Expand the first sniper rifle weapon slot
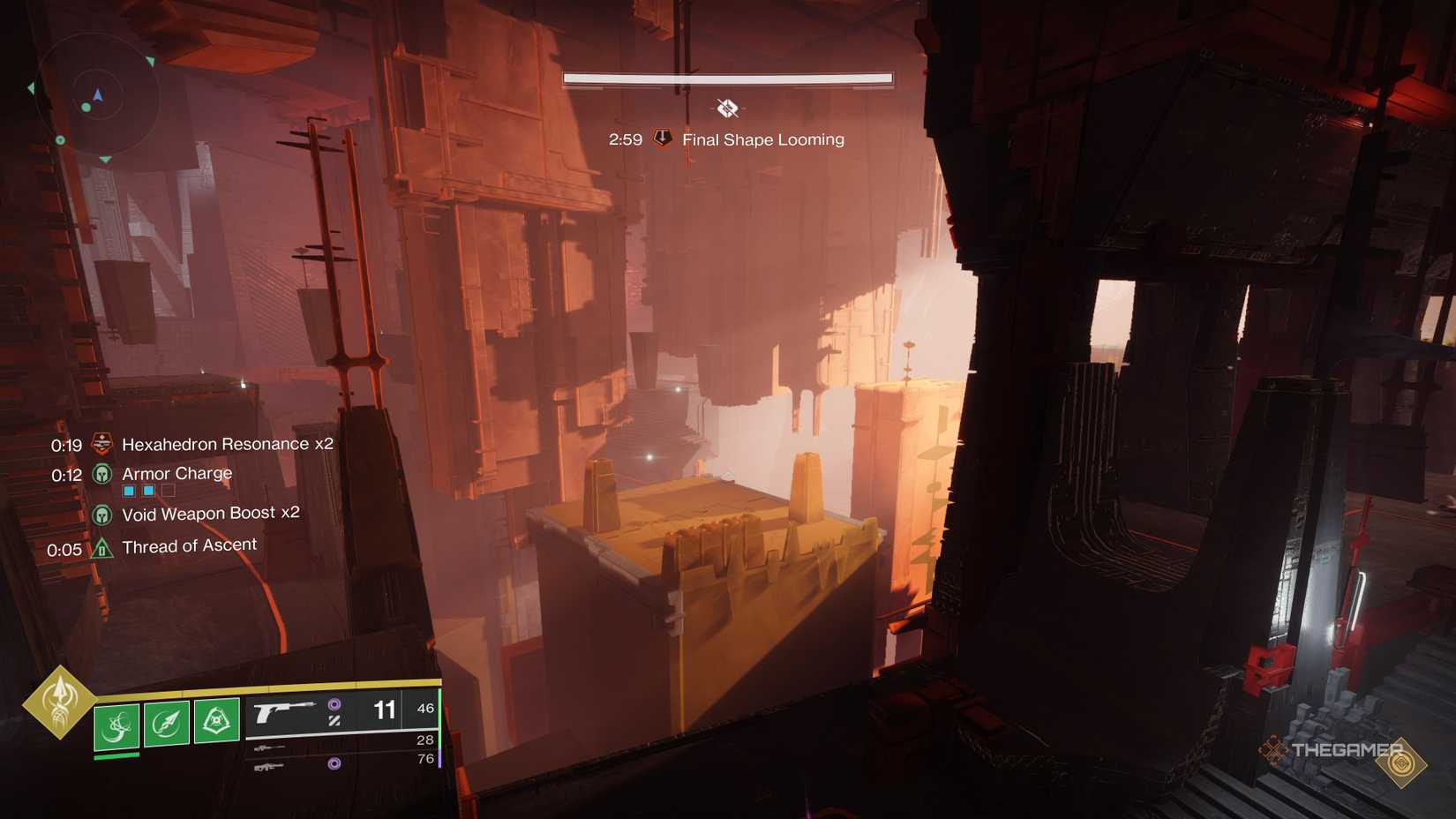1456x819 pixels. coord(269,748)
